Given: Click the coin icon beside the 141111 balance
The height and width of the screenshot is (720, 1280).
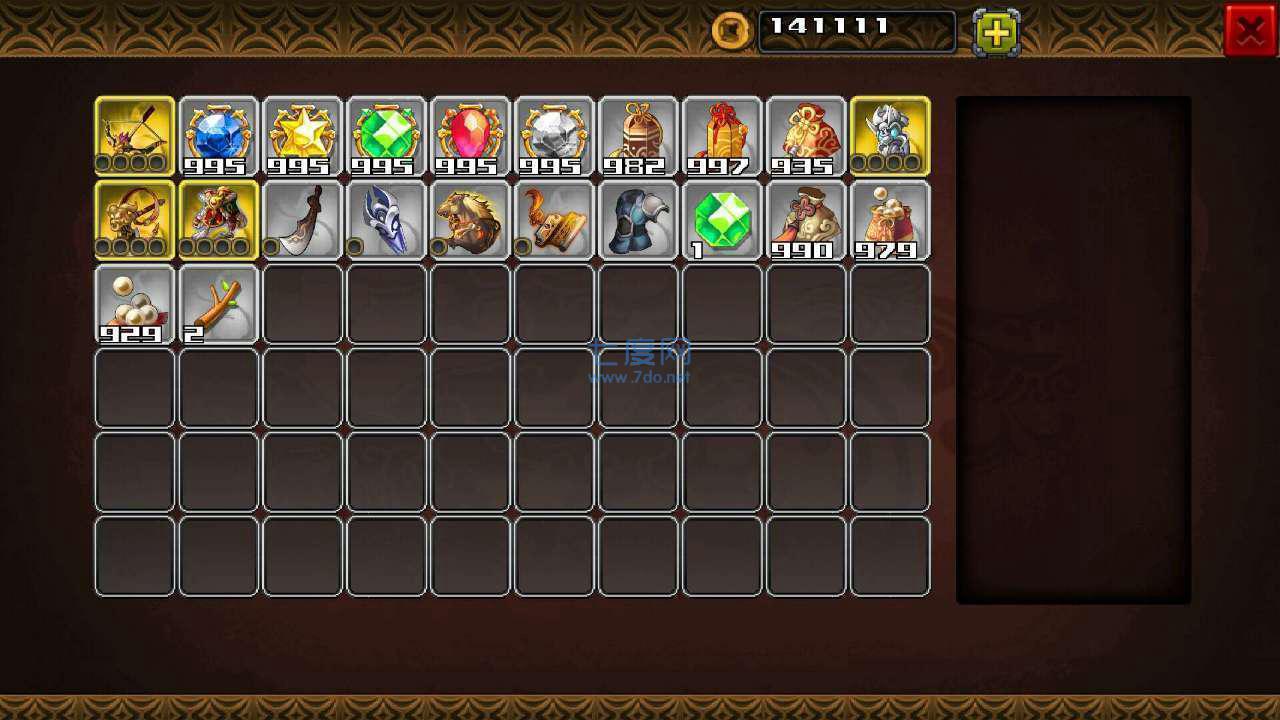Looking at the screenshot, I should point(729,30).
